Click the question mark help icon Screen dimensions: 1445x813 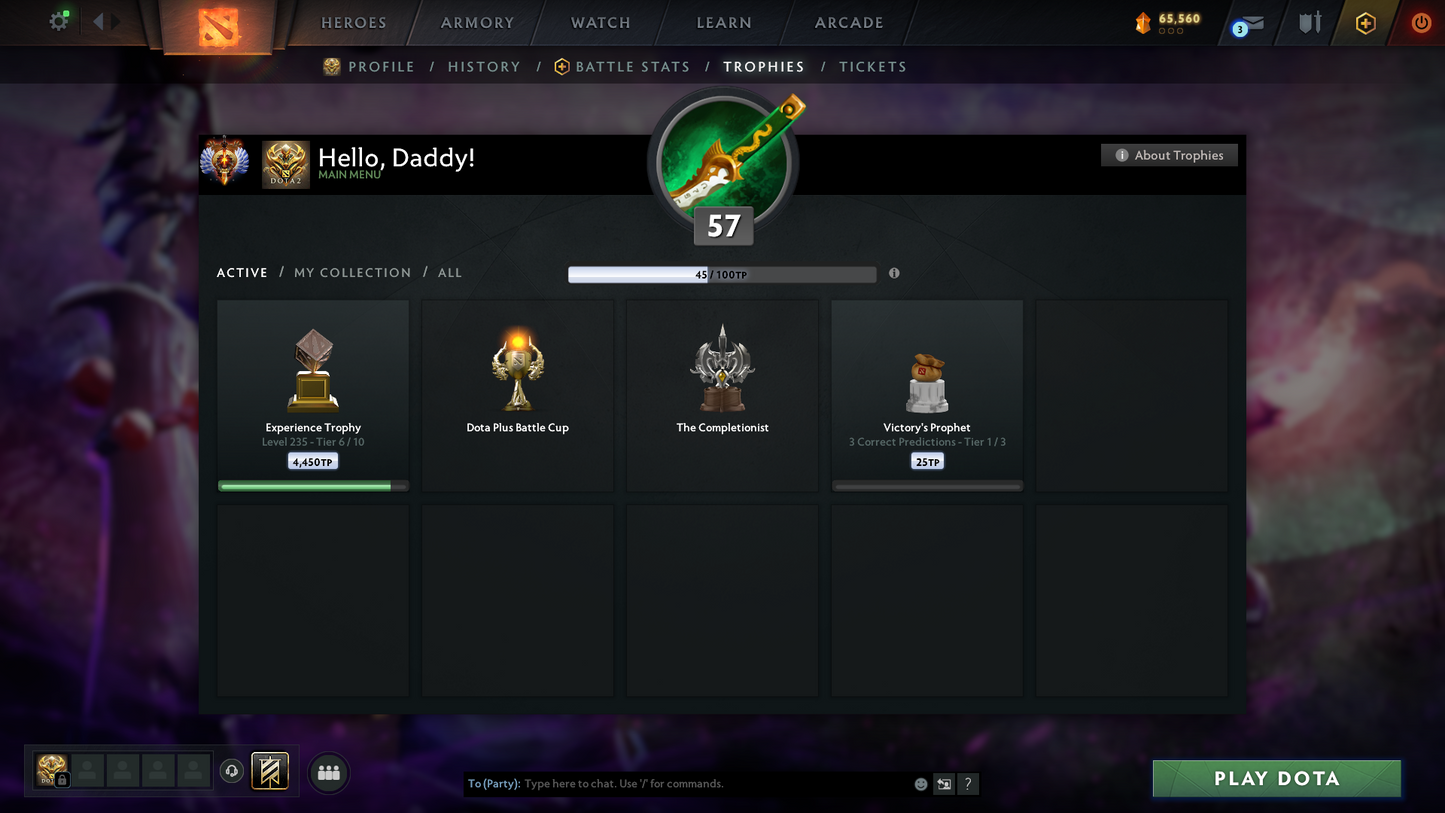[967, 784]
